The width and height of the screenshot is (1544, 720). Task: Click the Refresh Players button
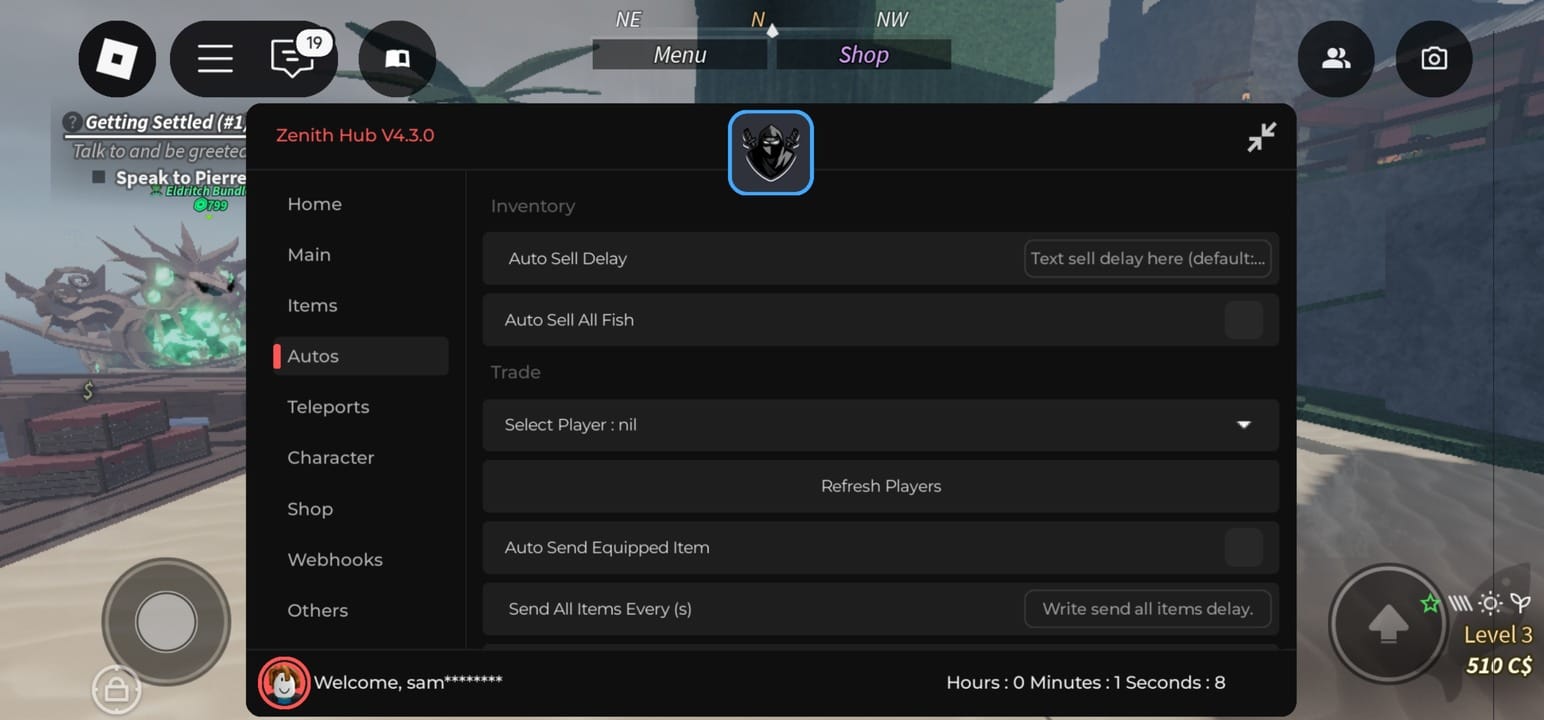pyautogui.click(x=880, y=486)
